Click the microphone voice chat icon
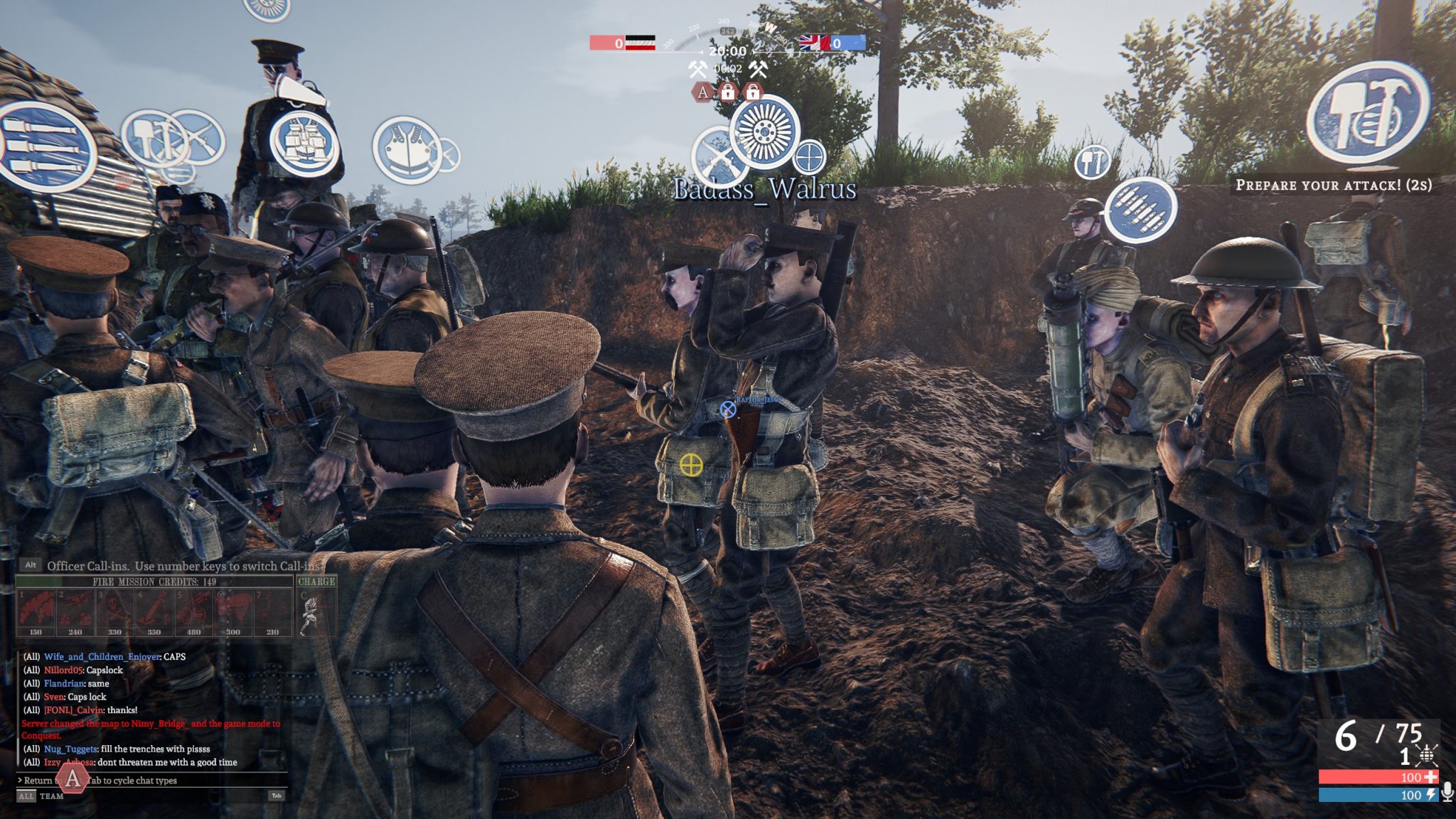 [x=1447, y=792]
